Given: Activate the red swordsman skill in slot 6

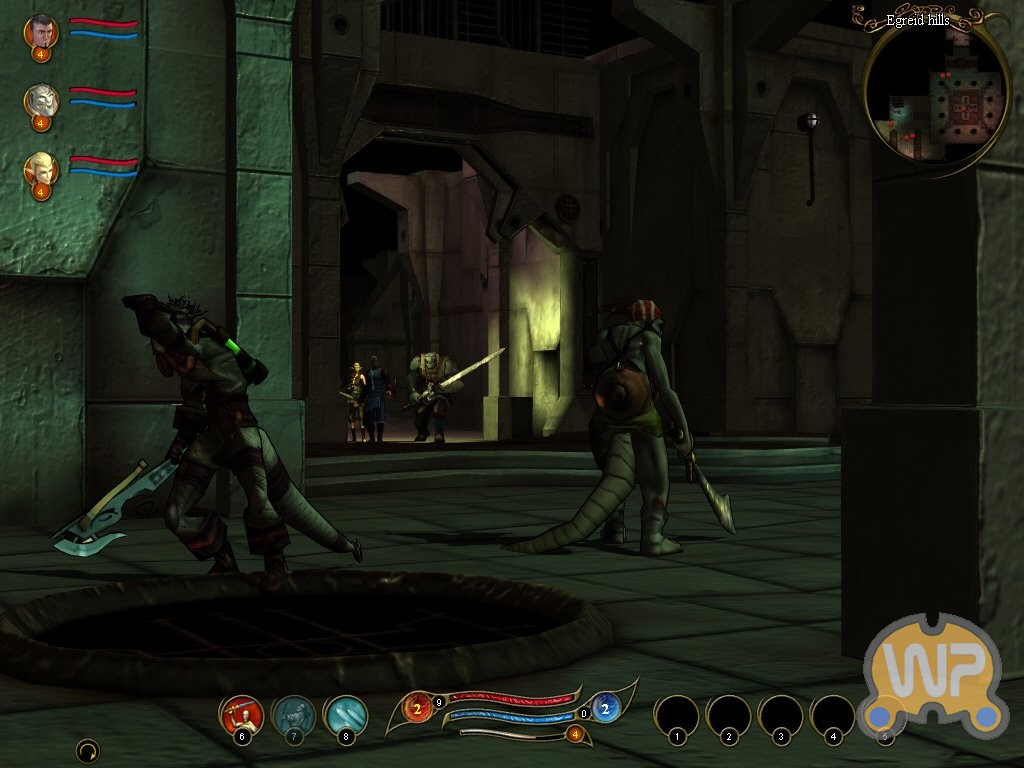Looking at the screenshot, I should point(241,714).
